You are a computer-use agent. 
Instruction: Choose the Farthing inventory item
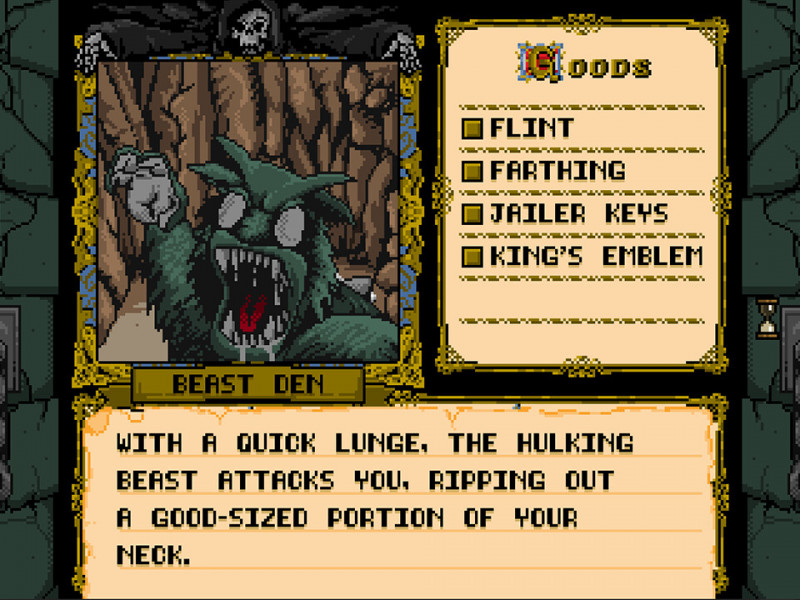pos(556,171)
